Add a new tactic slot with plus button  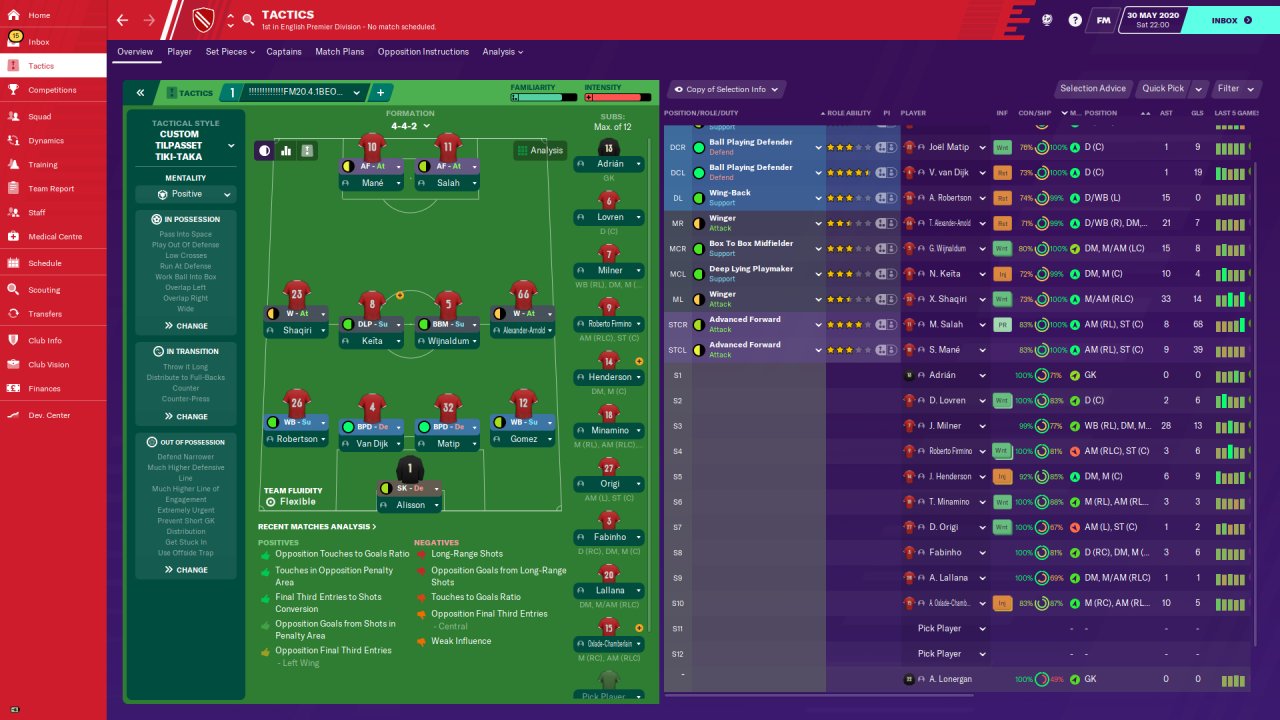pyautogui.click(x=380, y=93)
